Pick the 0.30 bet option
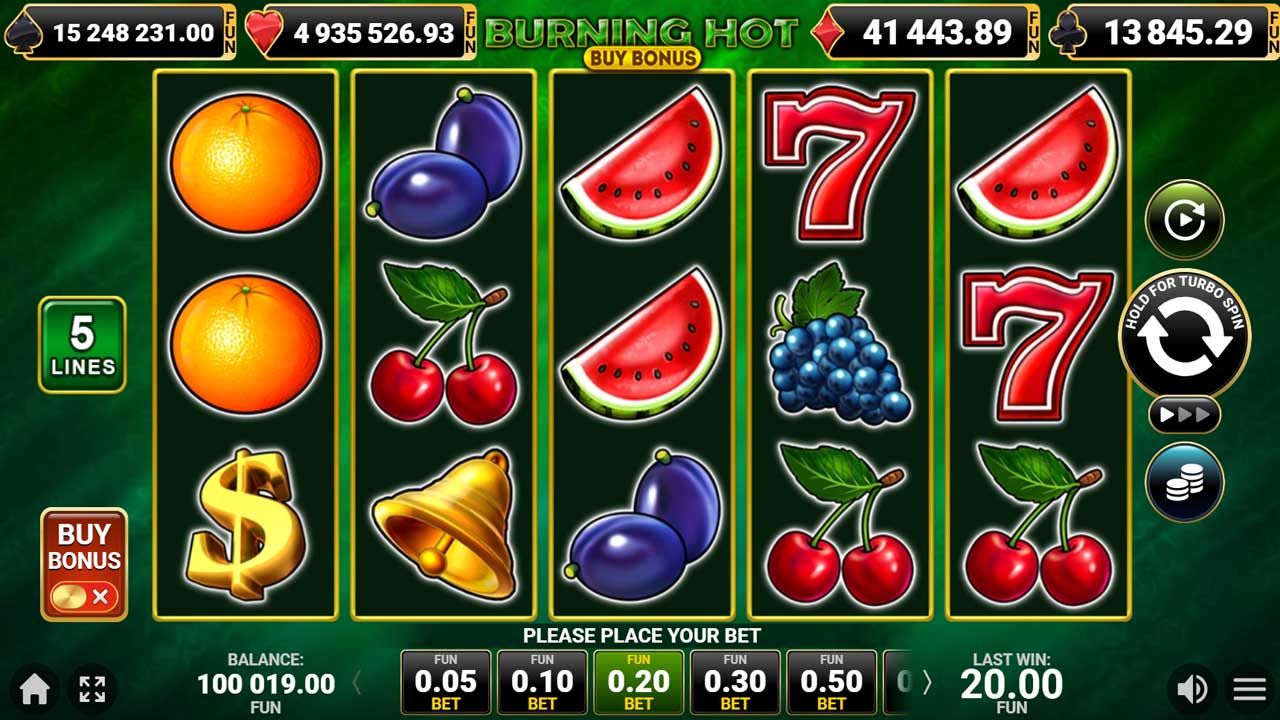1280x720 pixels. tap(735, 683)
